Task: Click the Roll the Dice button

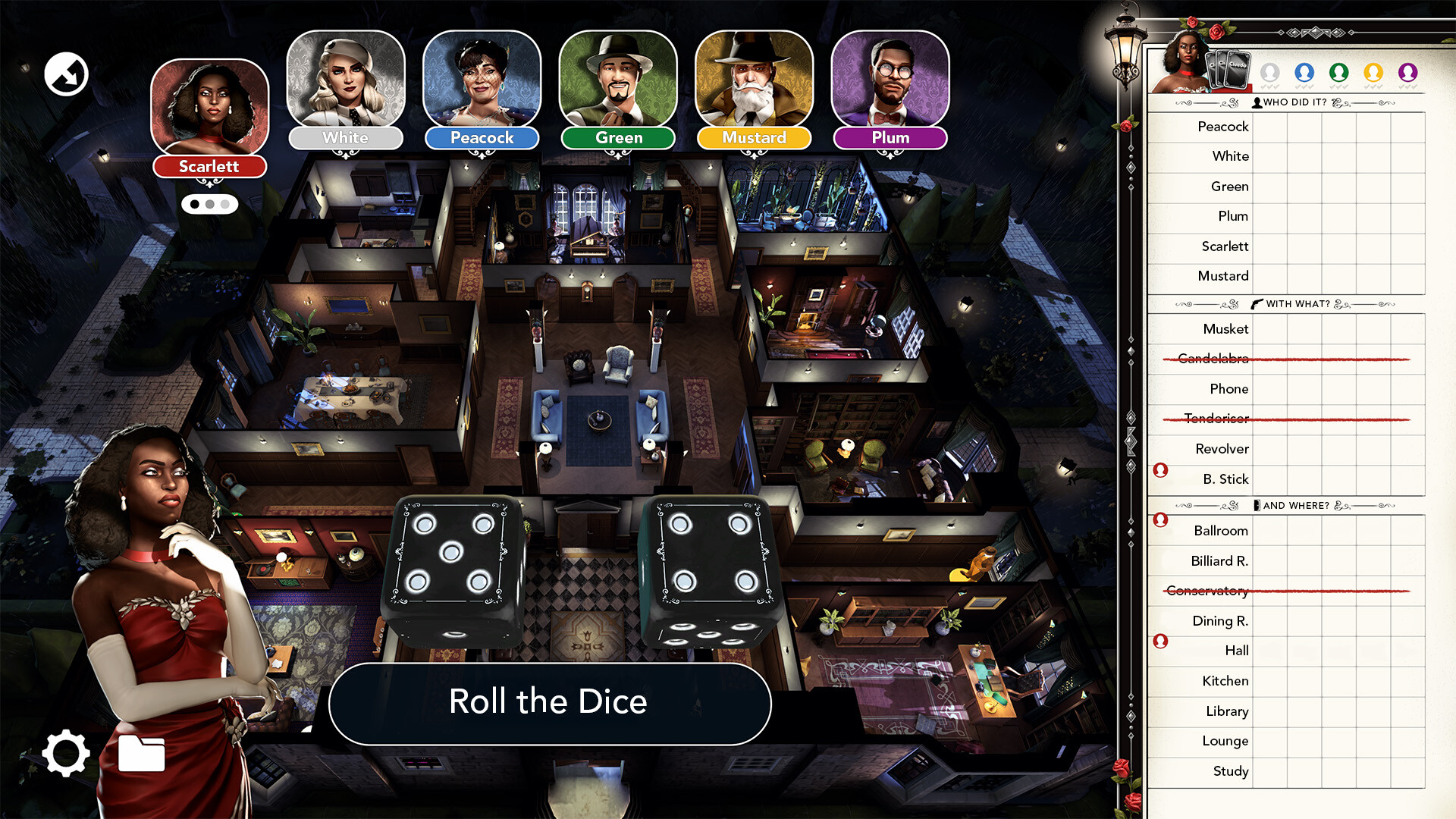Action: click(549, 703)
